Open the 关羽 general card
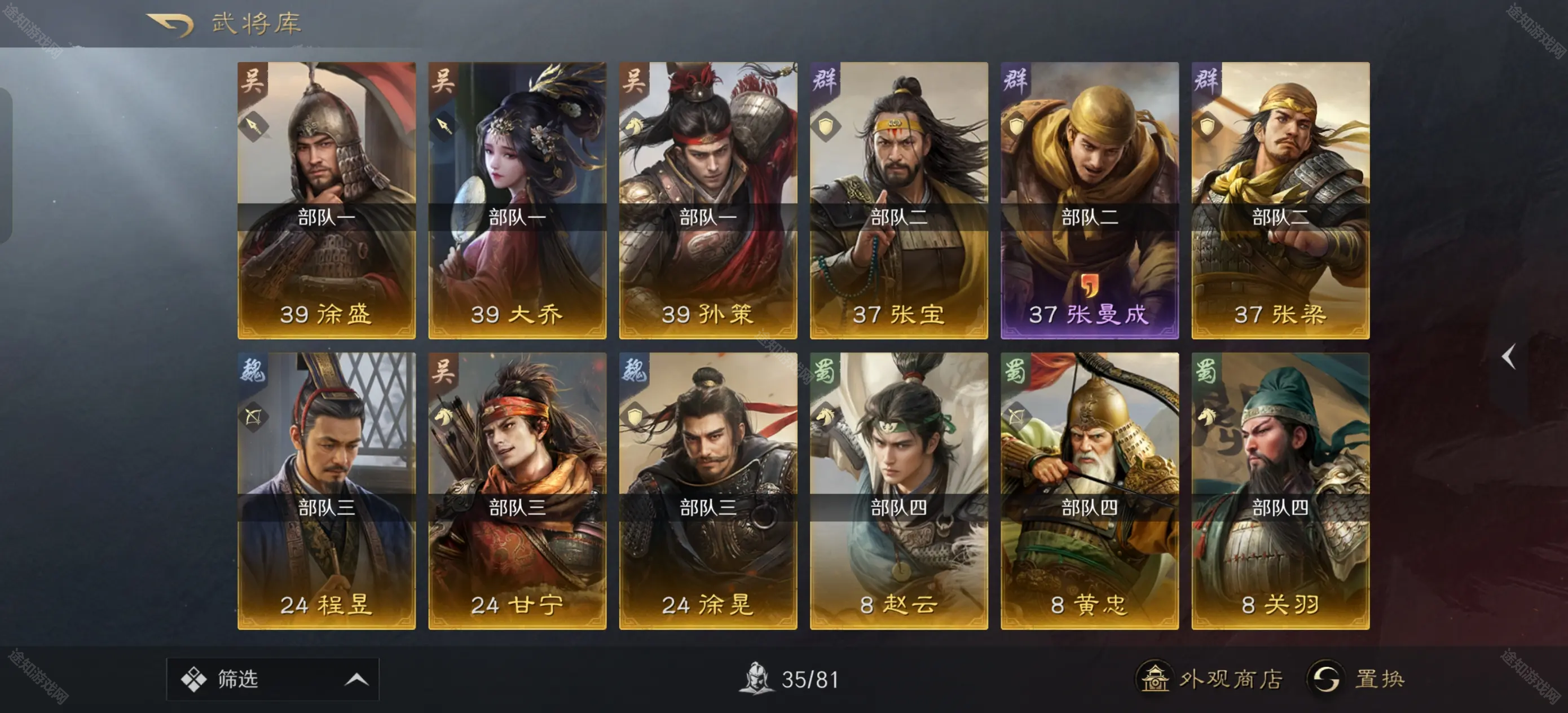The width and height of the screenshot is (1568, 713). click(1280, 490)
